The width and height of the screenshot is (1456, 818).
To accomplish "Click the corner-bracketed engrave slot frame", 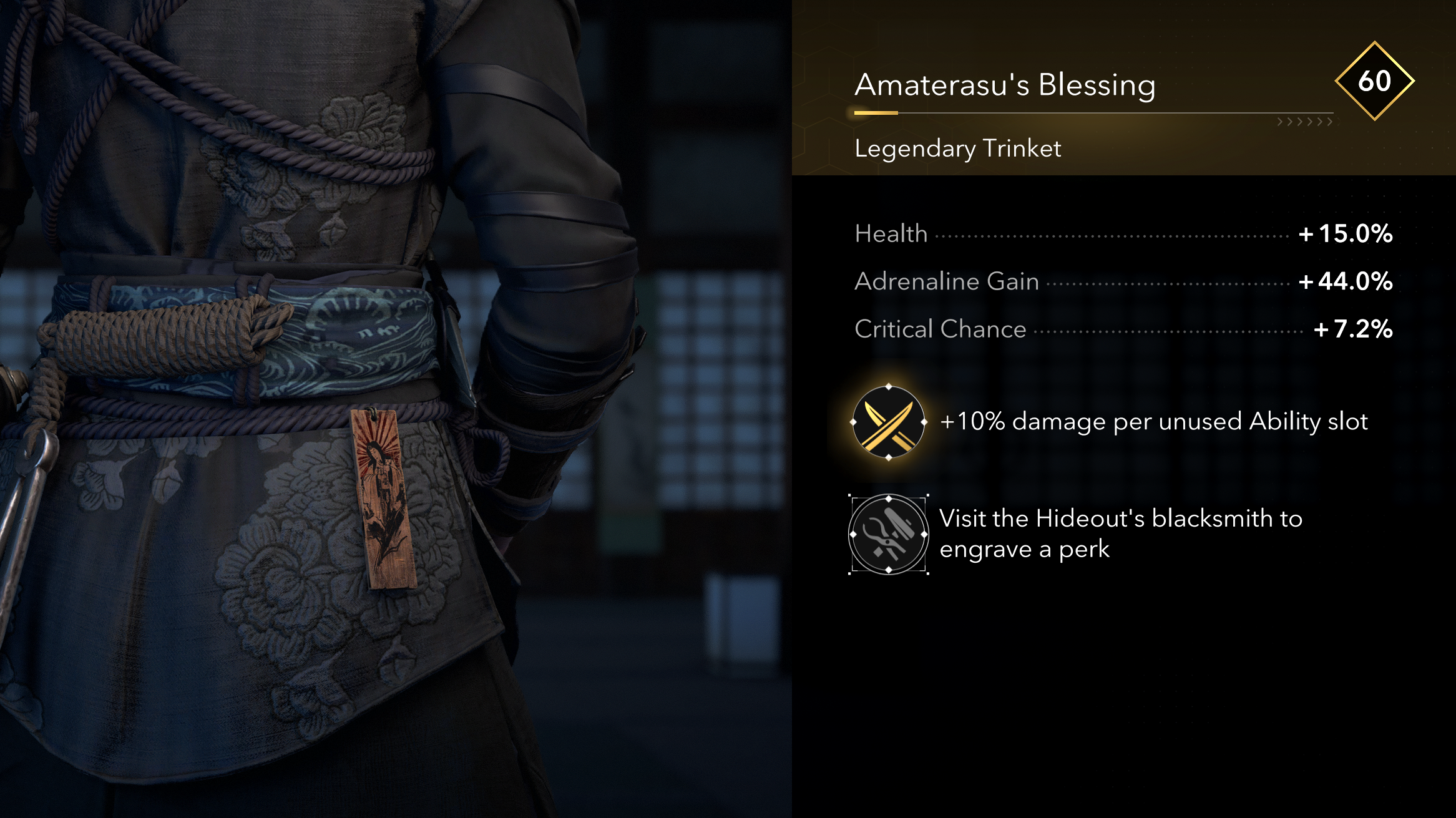I will (887, 535).
